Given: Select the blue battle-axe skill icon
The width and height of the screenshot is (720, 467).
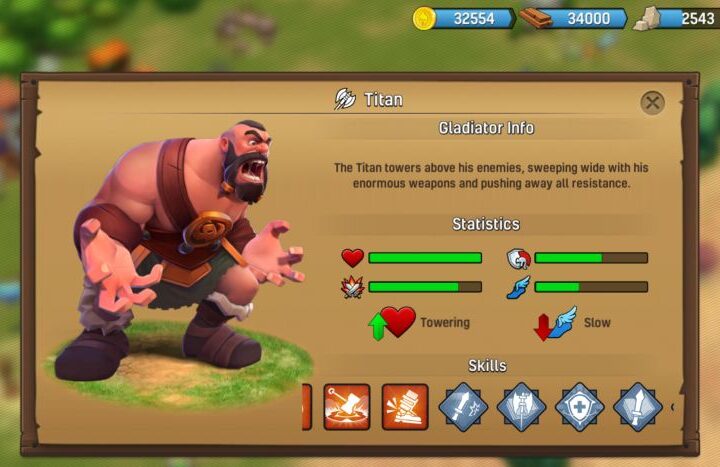Looking at the screenshot, I should (521, 407).
